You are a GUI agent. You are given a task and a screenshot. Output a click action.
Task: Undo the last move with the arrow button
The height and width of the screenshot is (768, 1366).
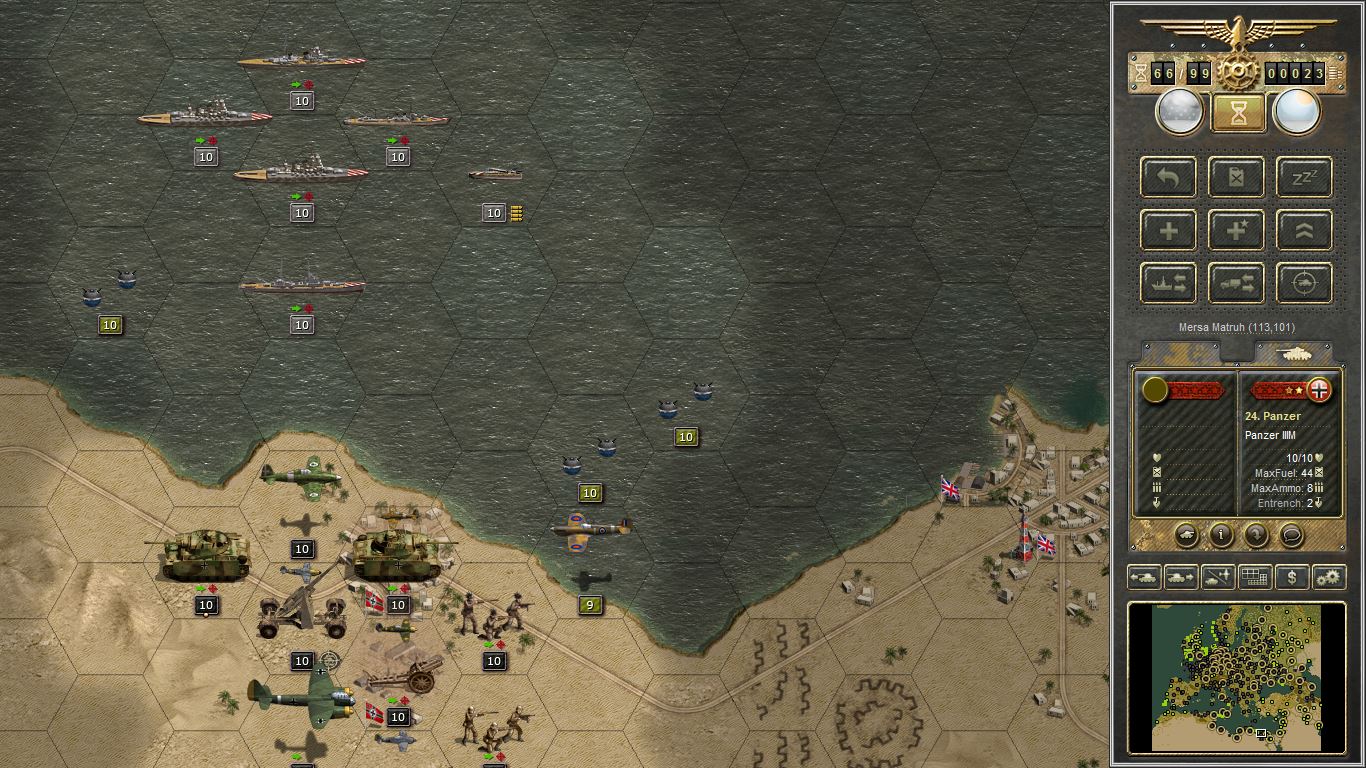[x=1169, y=177]
